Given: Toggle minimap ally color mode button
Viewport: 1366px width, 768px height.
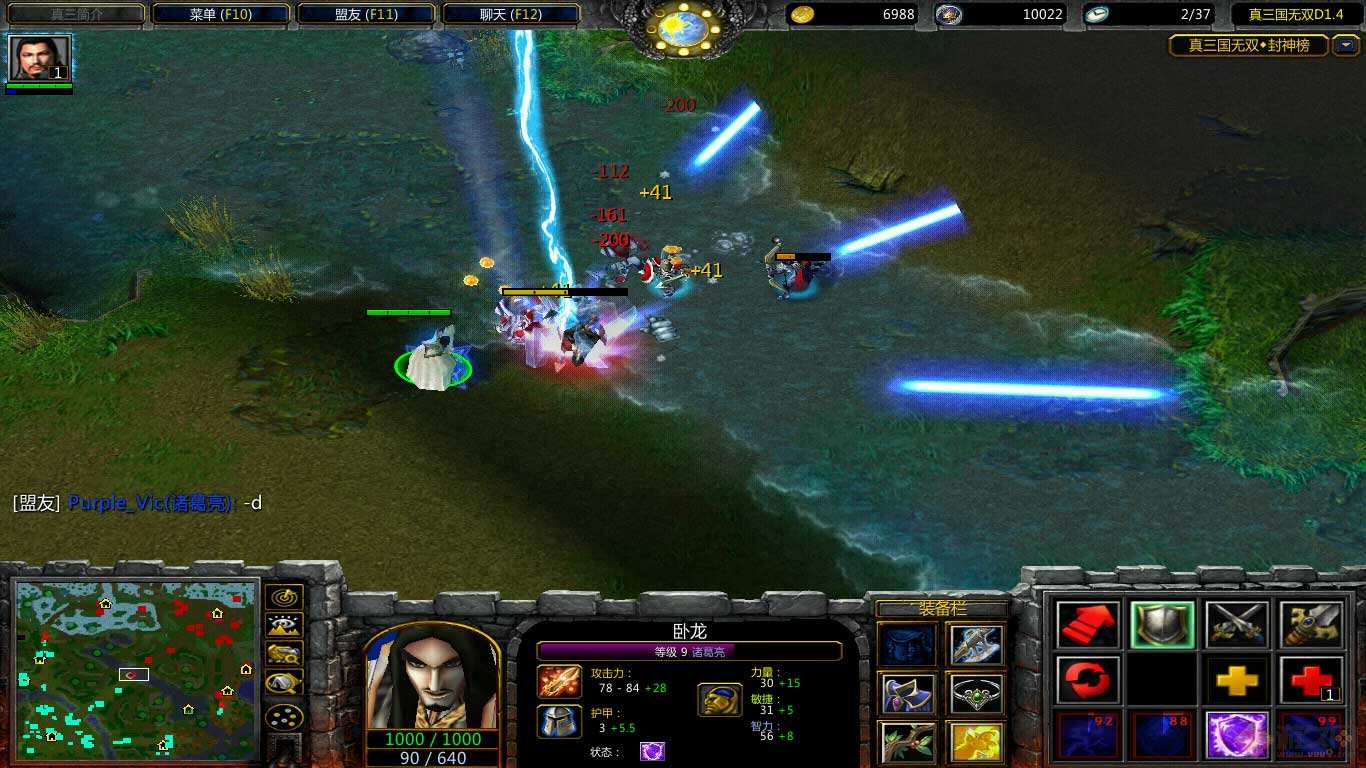Looking at the screenshot, I should click(285, 655).
